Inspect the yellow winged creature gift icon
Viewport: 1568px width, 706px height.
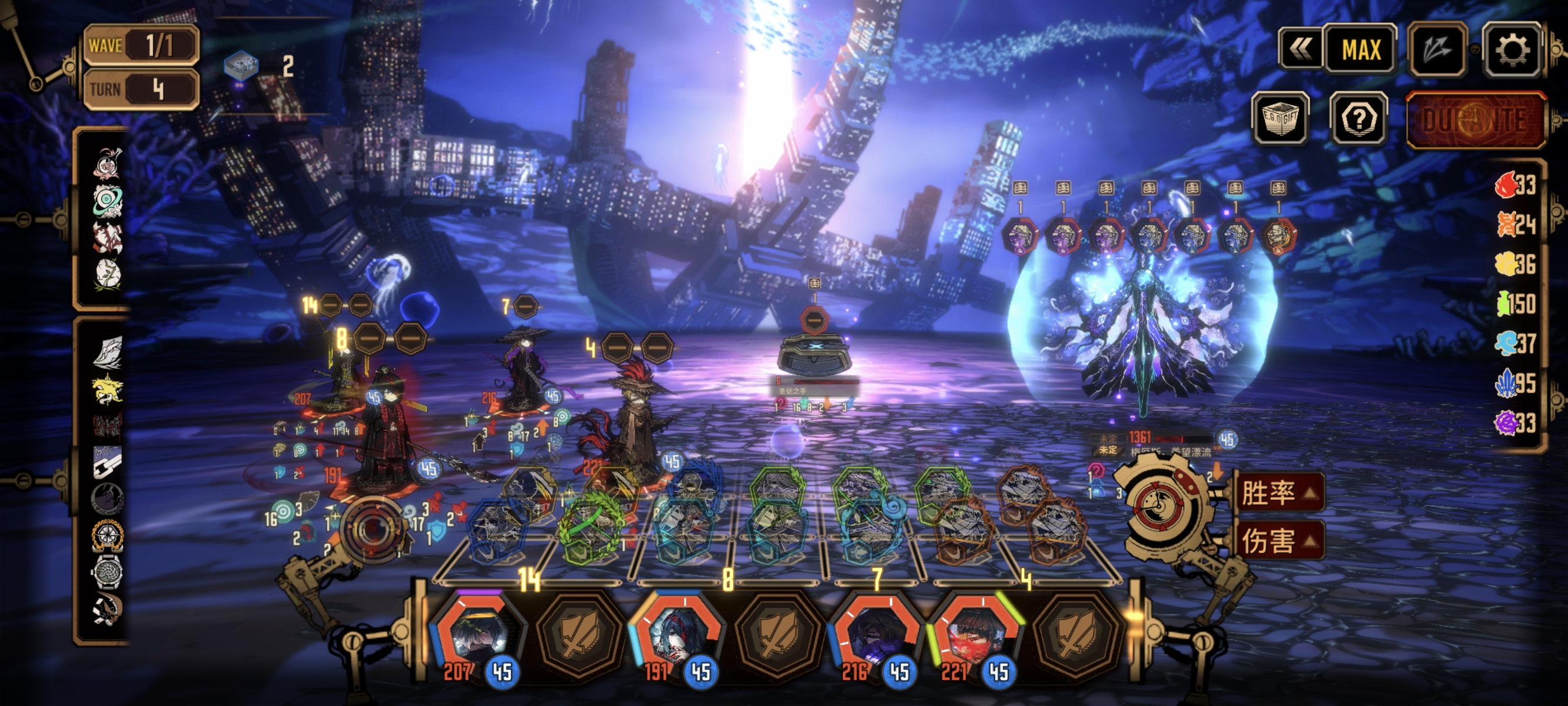107,388
